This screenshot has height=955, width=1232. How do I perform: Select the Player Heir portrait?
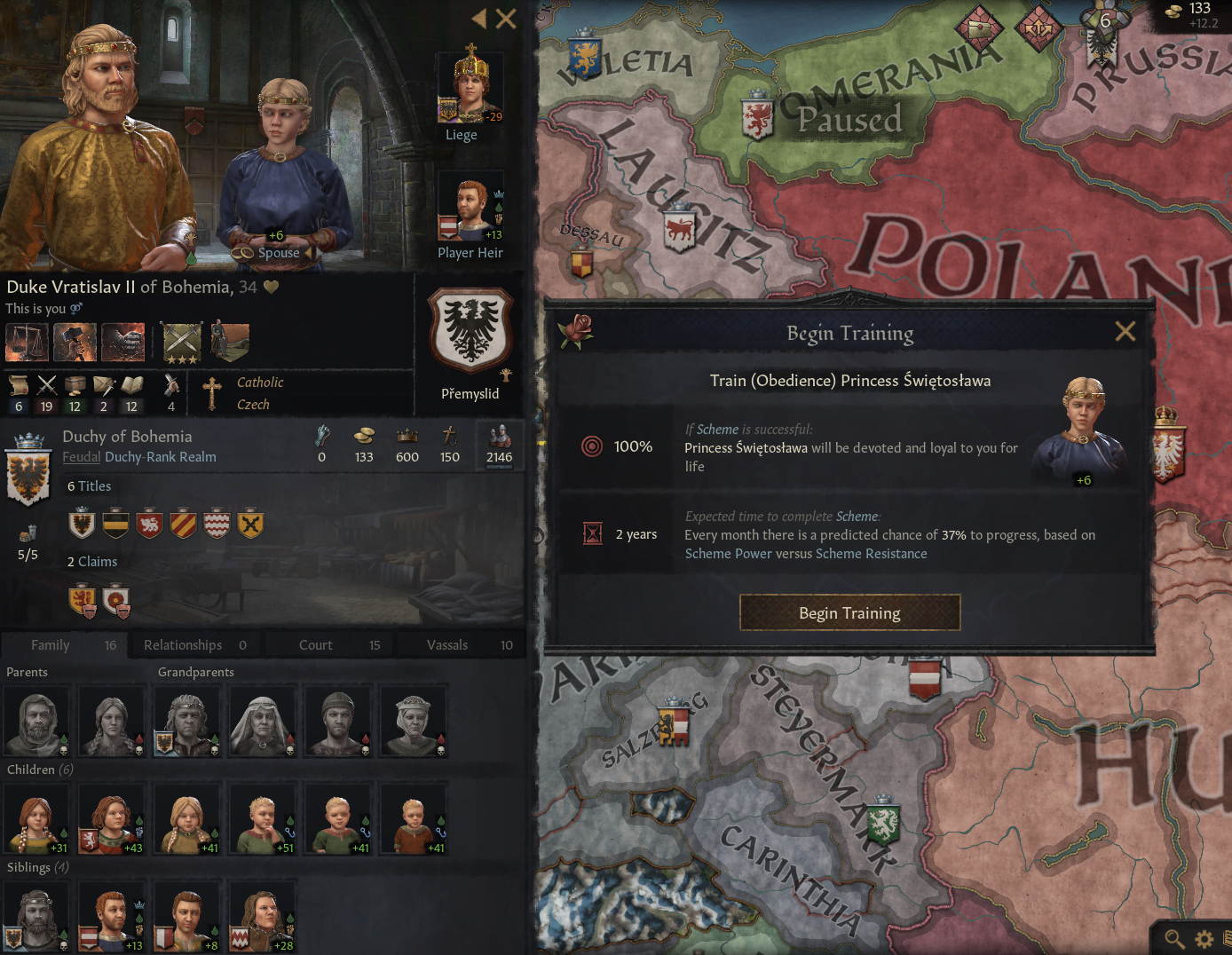click(x=470, y=209)
